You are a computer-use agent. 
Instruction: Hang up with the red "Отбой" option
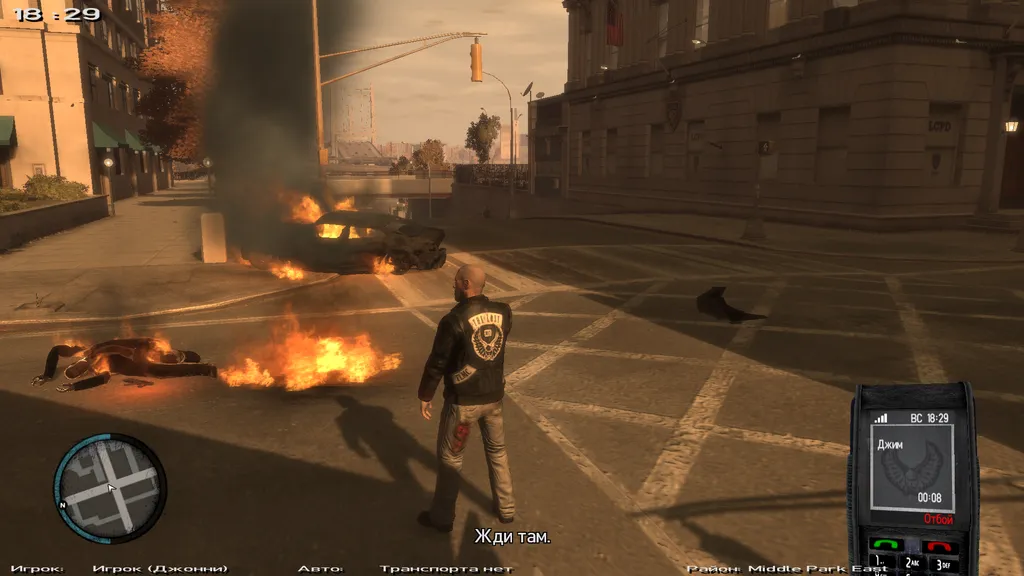938,520
